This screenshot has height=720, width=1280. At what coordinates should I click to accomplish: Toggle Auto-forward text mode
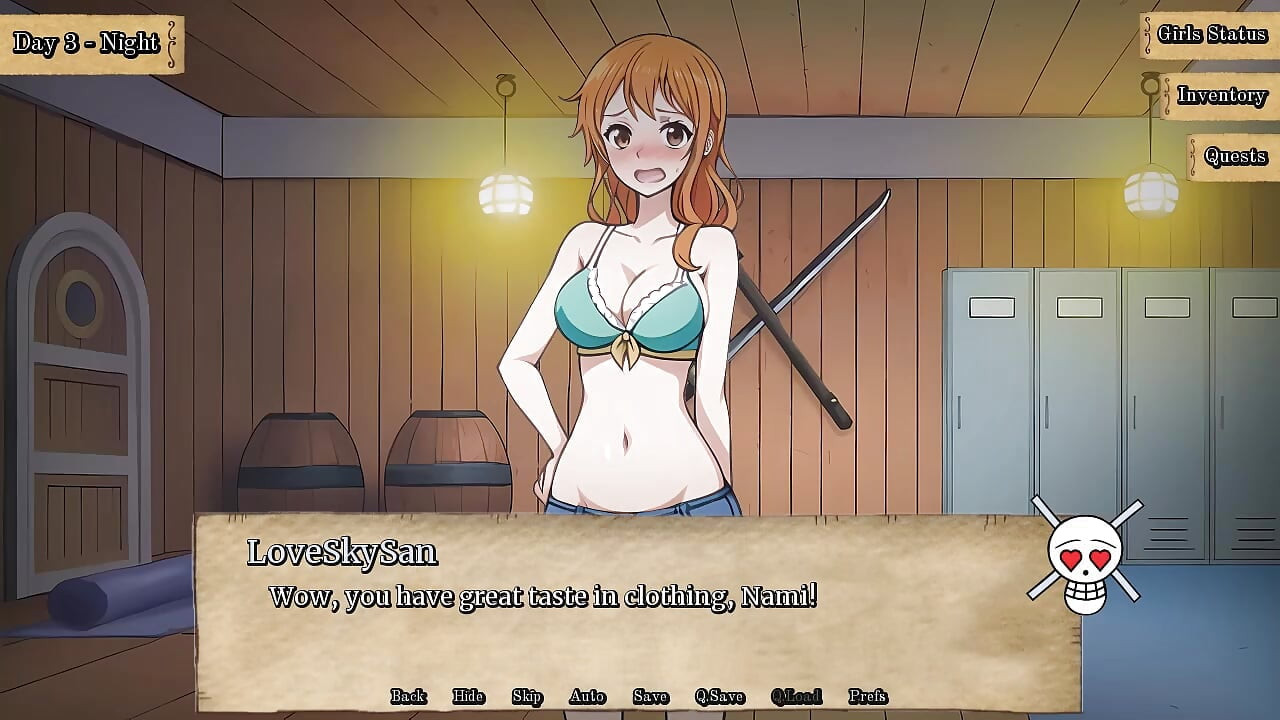click(587, 695)
